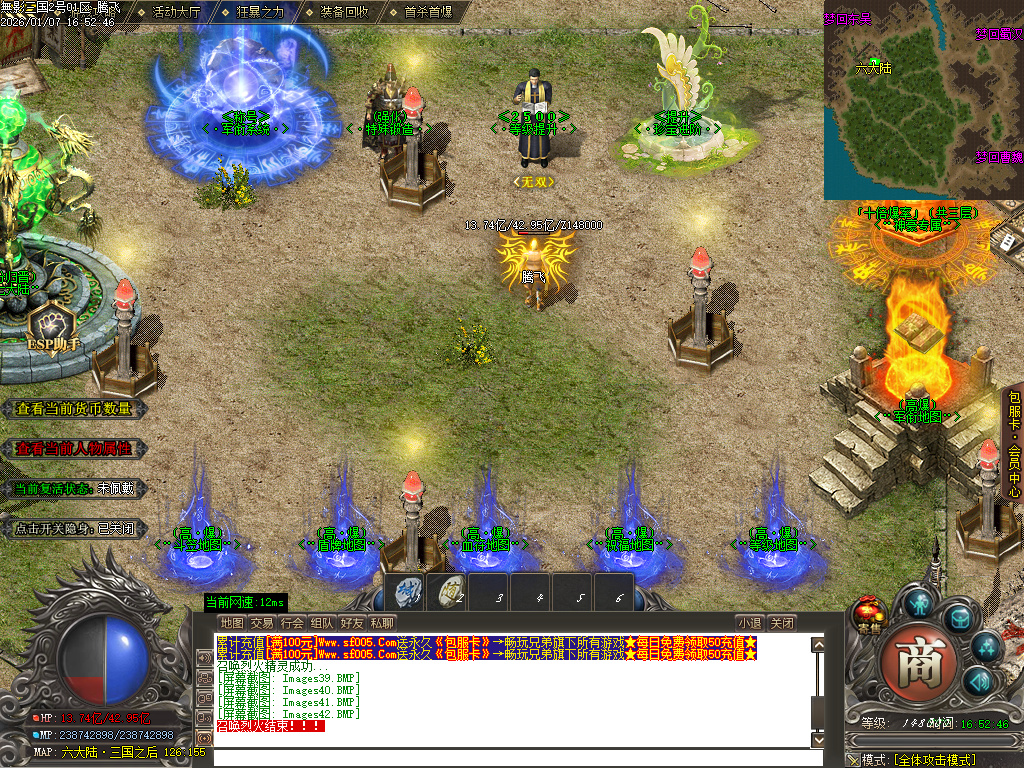Use the skill in hotbar slot 1
The height and width of the screenshot is (768, 1024).
[407, 592]
